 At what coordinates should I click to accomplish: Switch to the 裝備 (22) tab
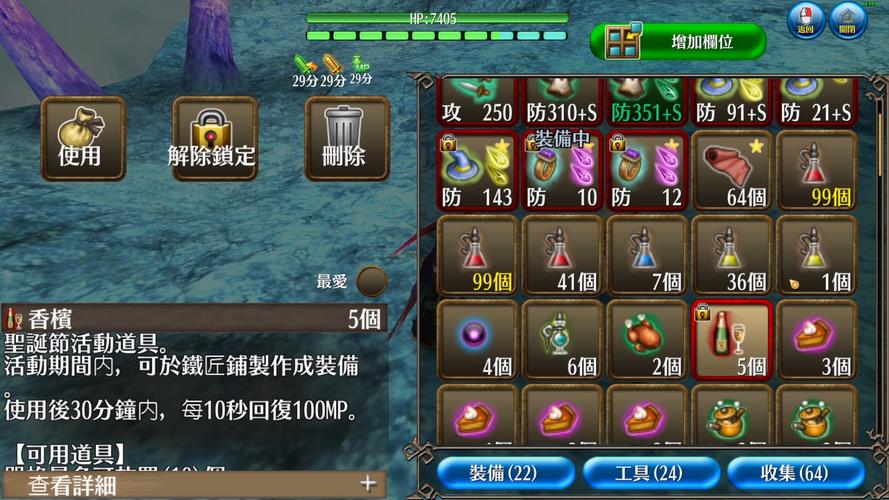coord(505,472)
